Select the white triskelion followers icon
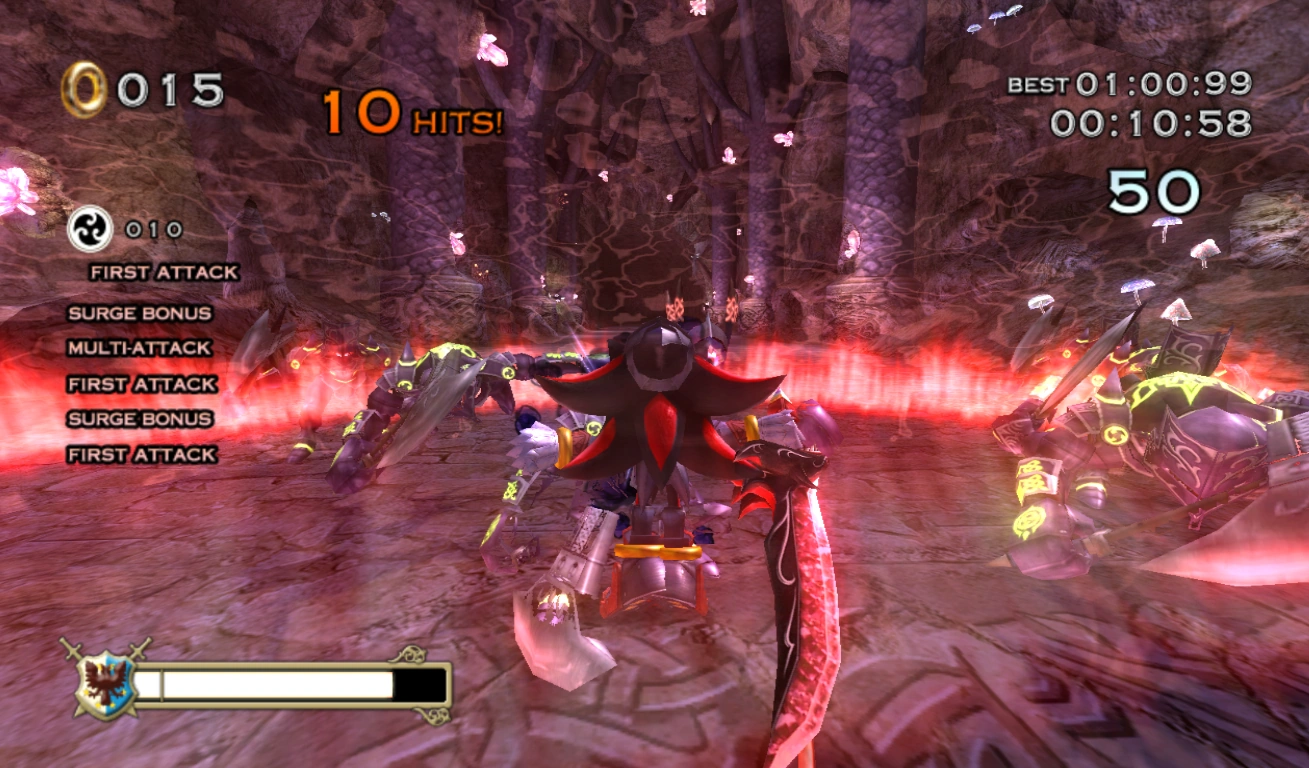This screenshot has height=768, width=1309. coord(89,229)
